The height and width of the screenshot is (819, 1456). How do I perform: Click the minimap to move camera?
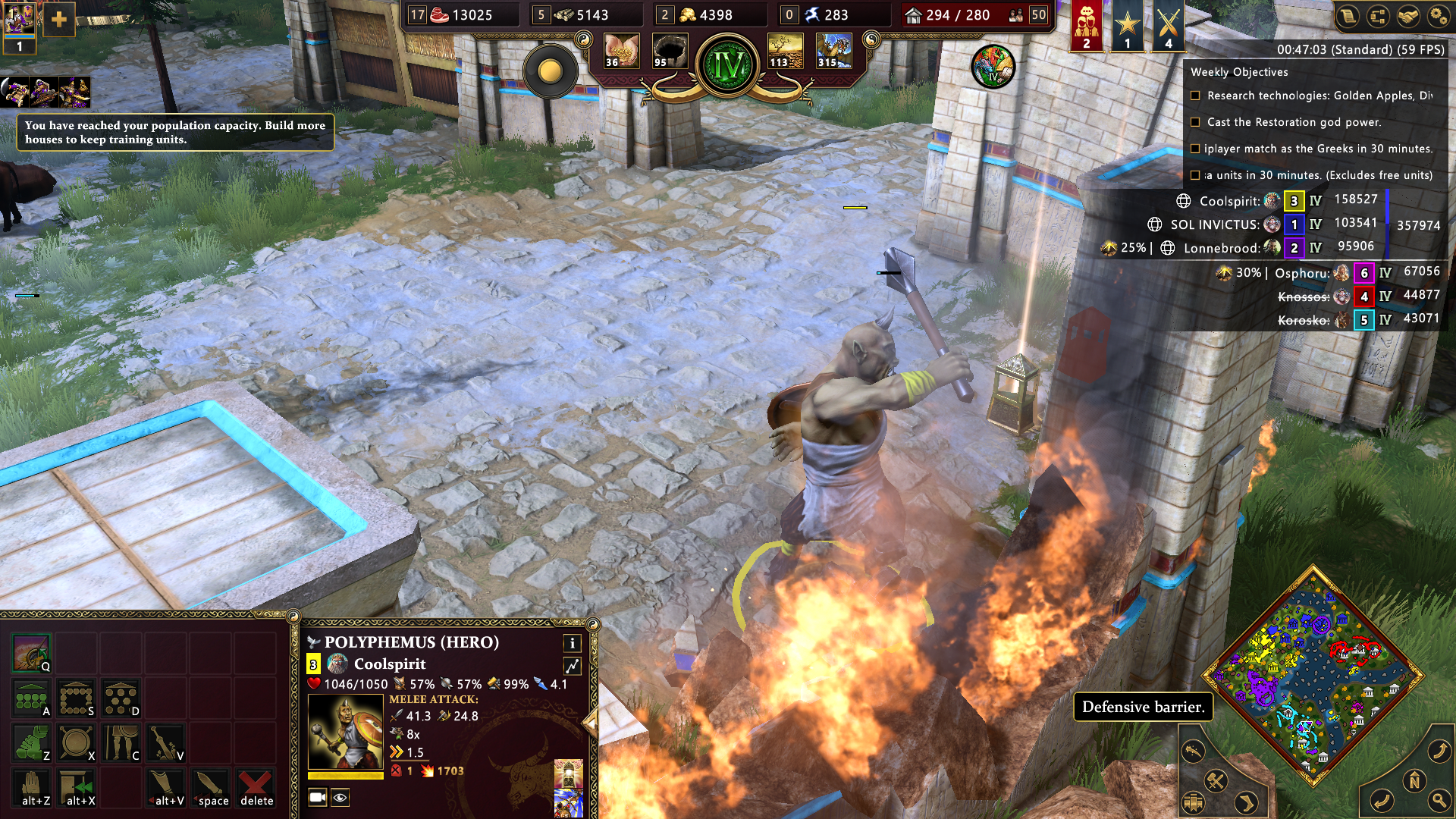[1312, 675]
